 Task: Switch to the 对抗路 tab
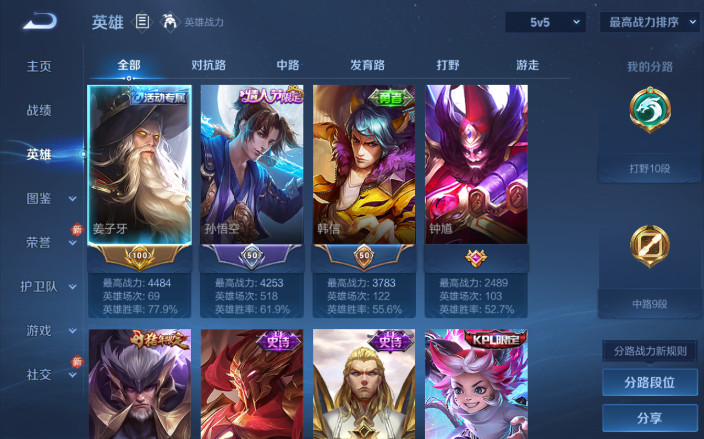pyautogui.click(x=208, y=65)
